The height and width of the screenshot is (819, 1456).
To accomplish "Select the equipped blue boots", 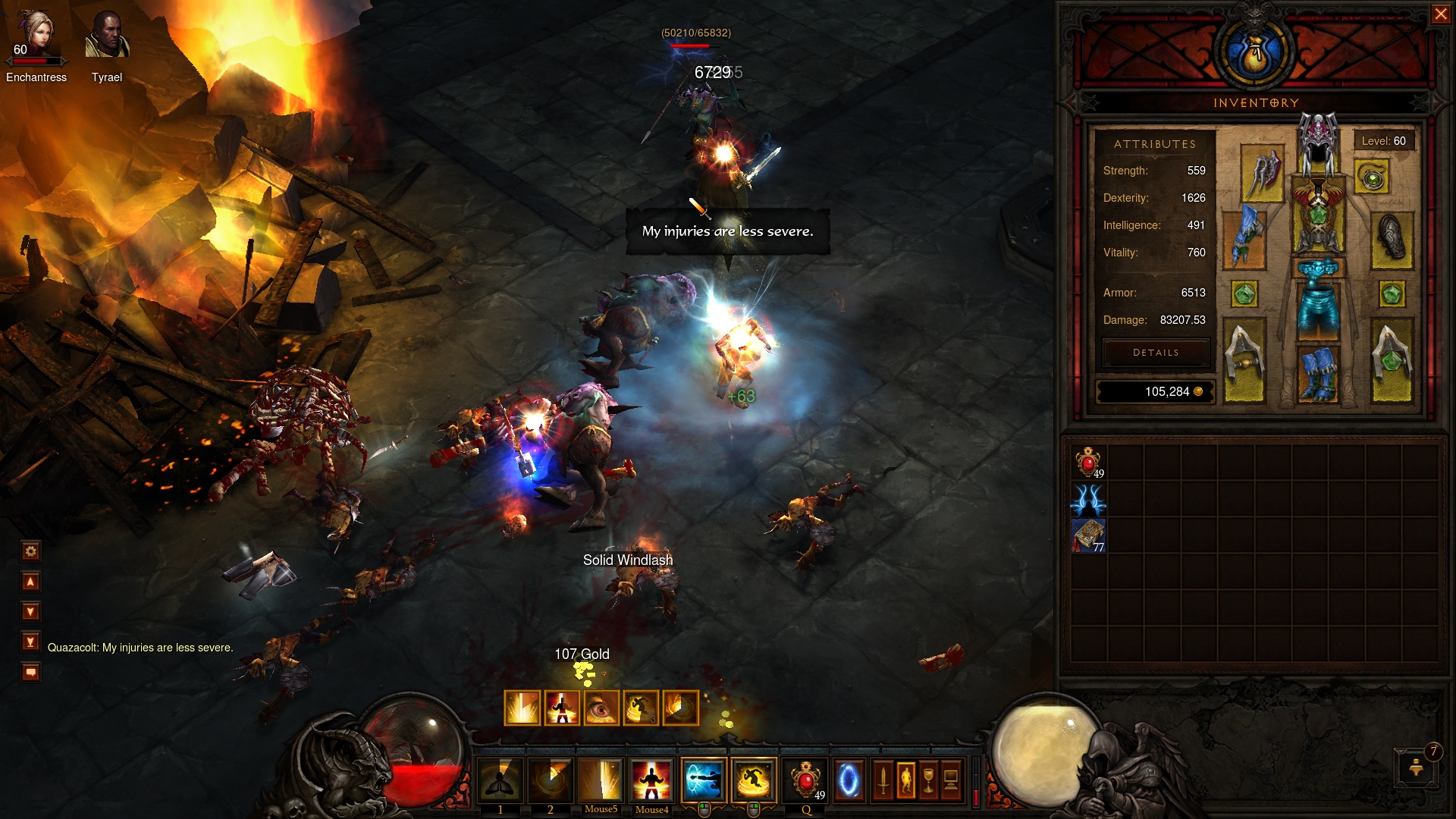I will click(x=1318, y=372).
